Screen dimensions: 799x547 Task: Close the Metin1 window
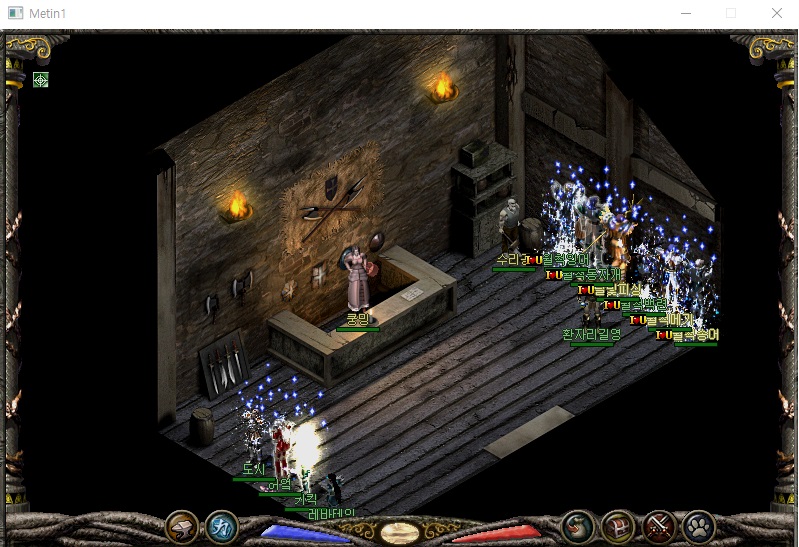[x=777, y=14]
